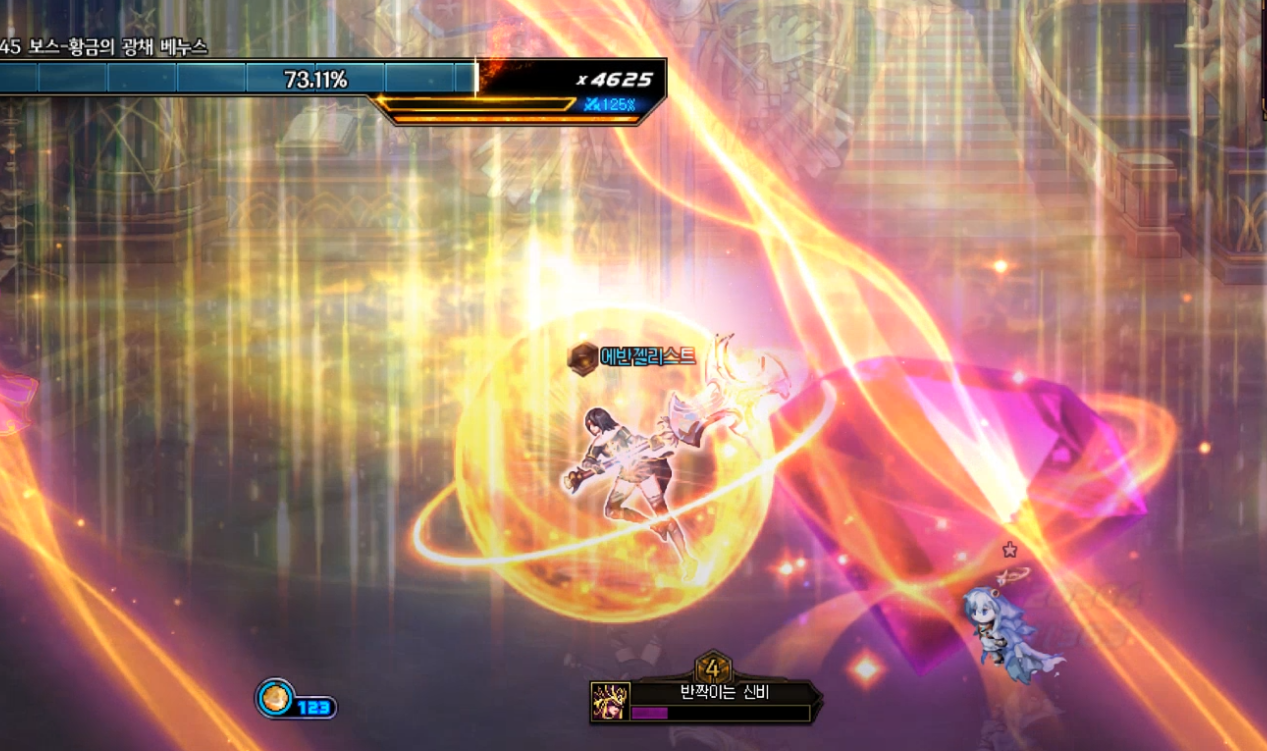Click the gold coin icon beside 123

click(275, 698)
